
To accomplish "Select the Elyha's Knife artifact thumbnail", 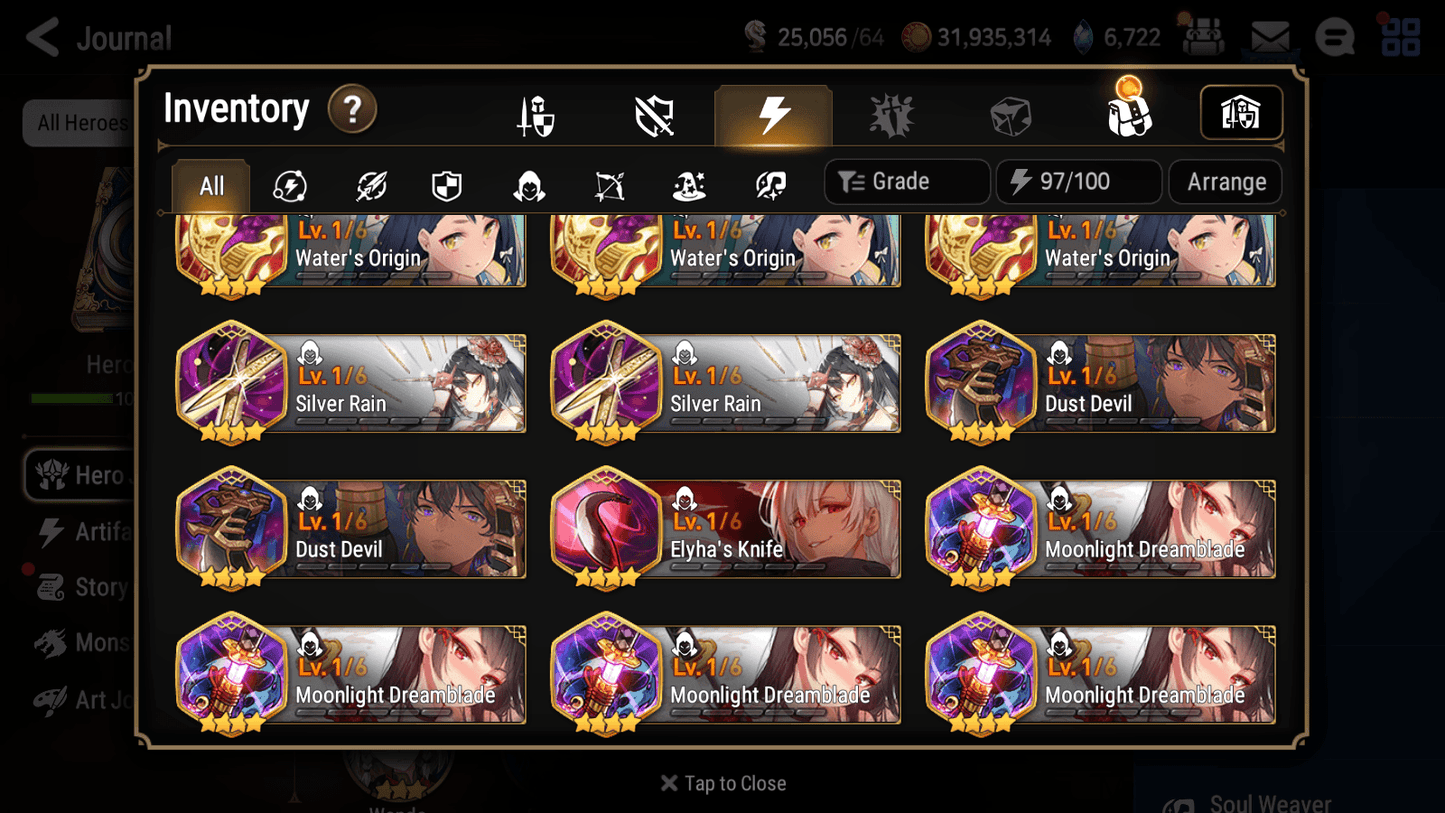I will click(x=606, y=529).
